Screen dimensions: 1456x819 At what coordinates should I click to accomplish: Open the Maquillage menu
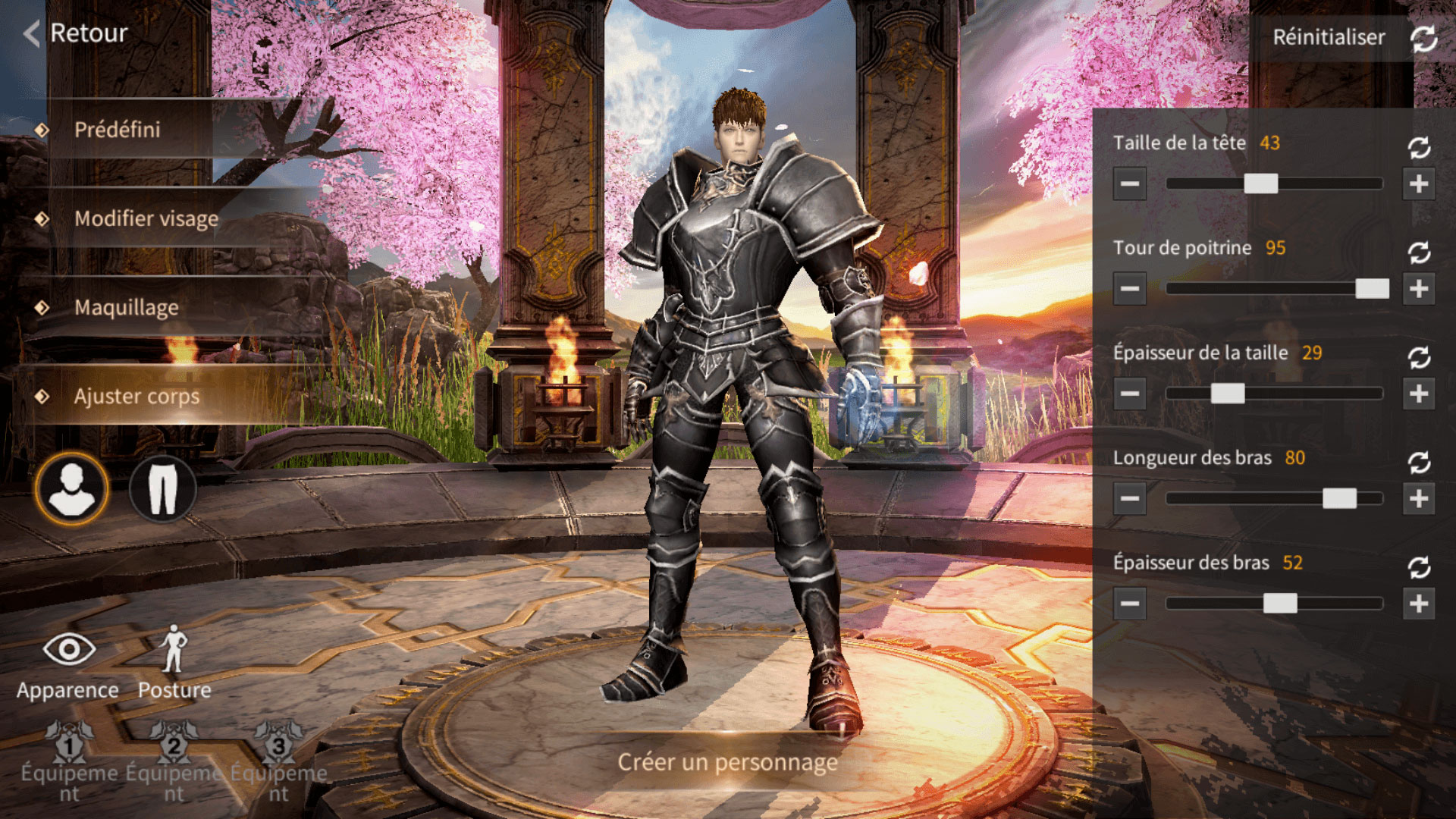127,307
